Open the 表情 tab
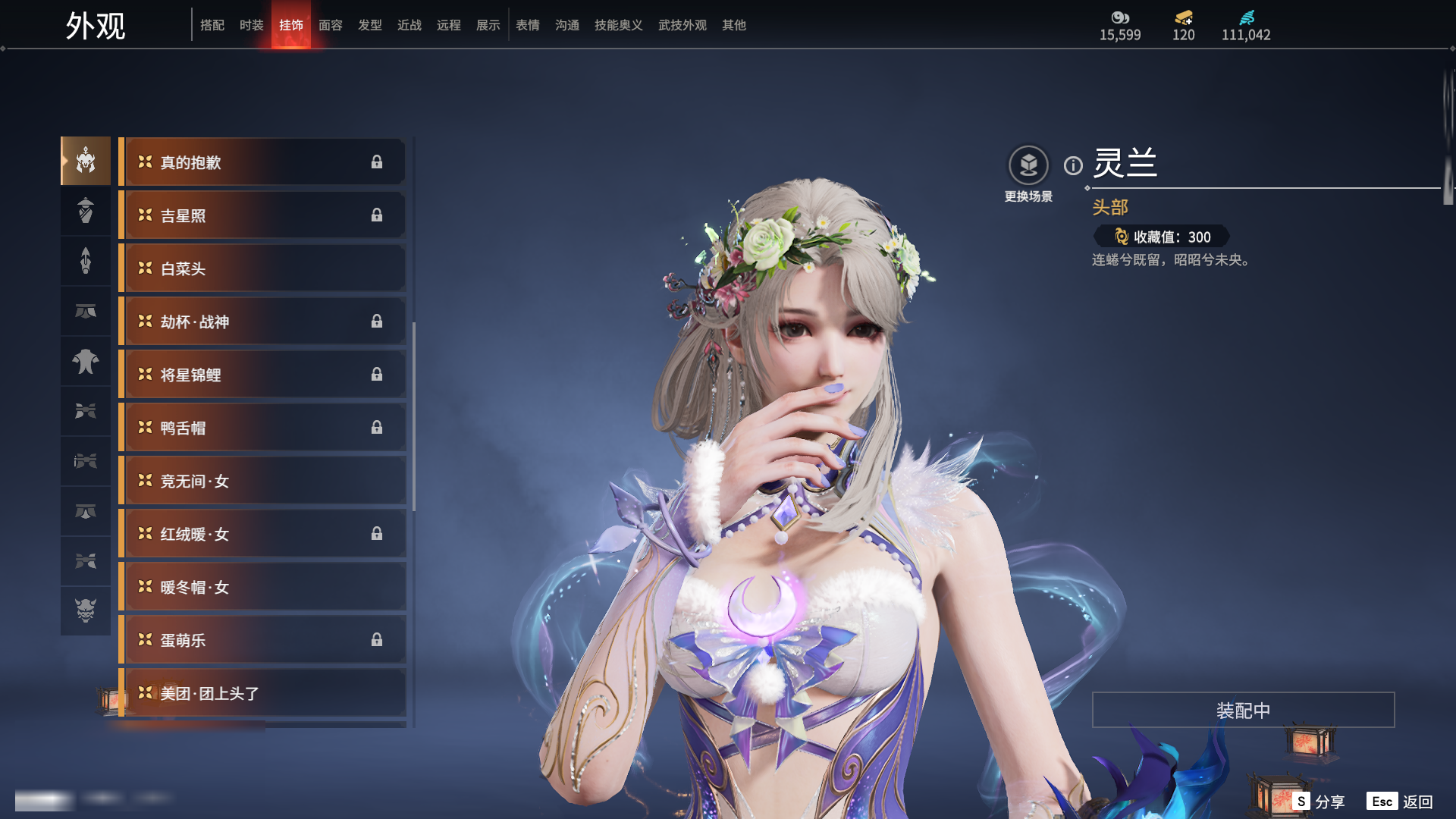Image resolution: width=1456 pixels, height=819 pixels. tap(528, 25)
